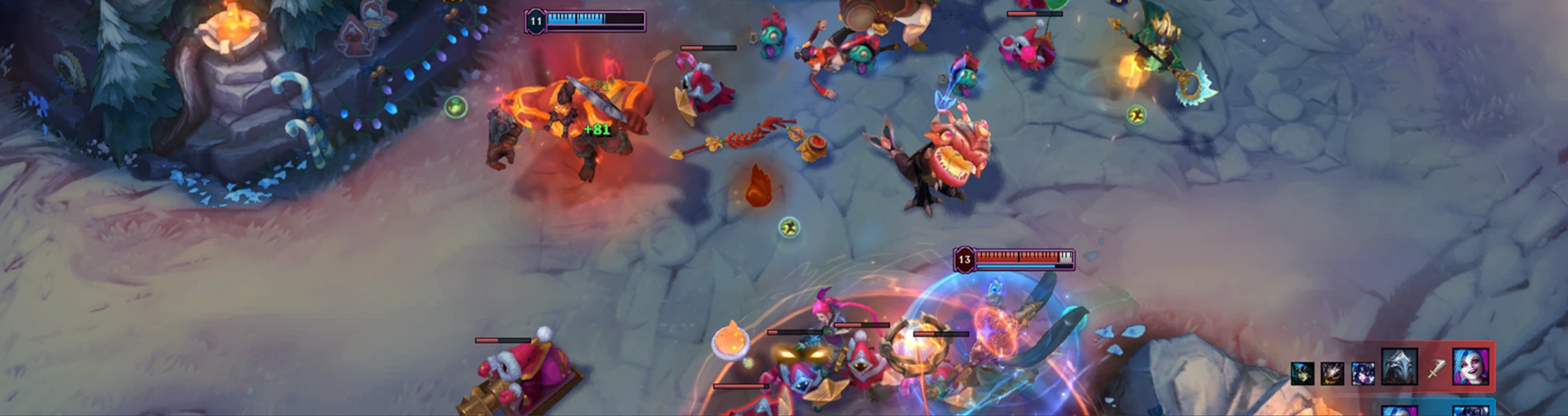Image resolution: width=1568 pixels, height=416 pixels.
Task: Select the white-furred red-eyed assist icon
Action: click(1332, 374)
